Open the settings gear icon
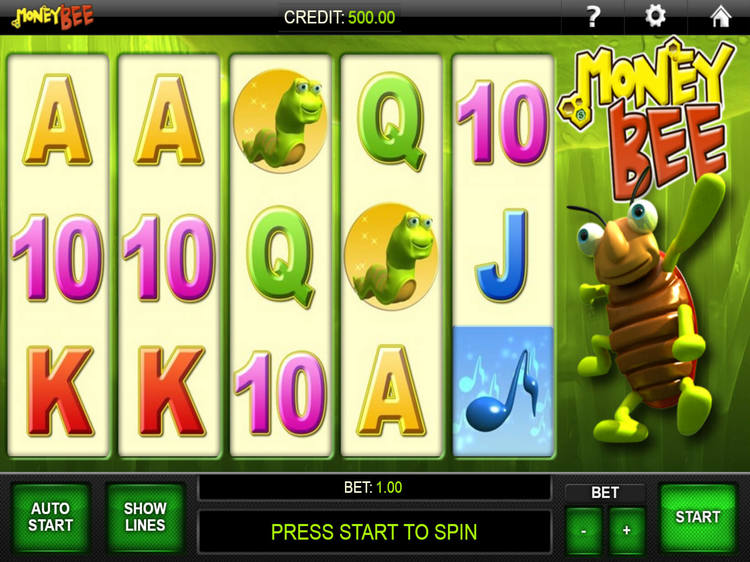This screenshot has height=562, width=750. [x=656, y=16]
